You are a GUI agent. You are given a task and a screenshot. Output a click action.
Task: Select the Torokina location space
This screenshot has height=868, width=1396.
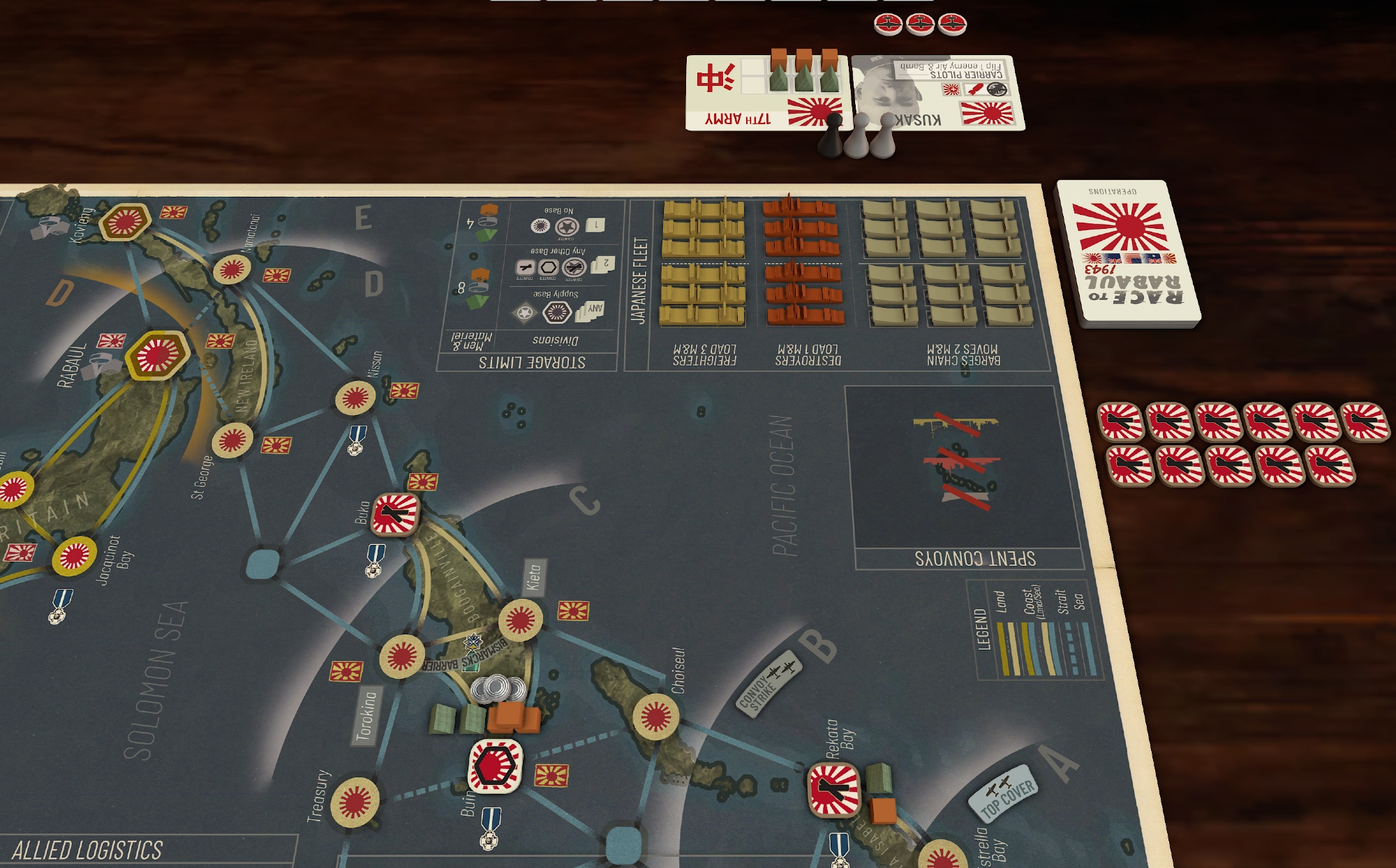coord(401,656)
